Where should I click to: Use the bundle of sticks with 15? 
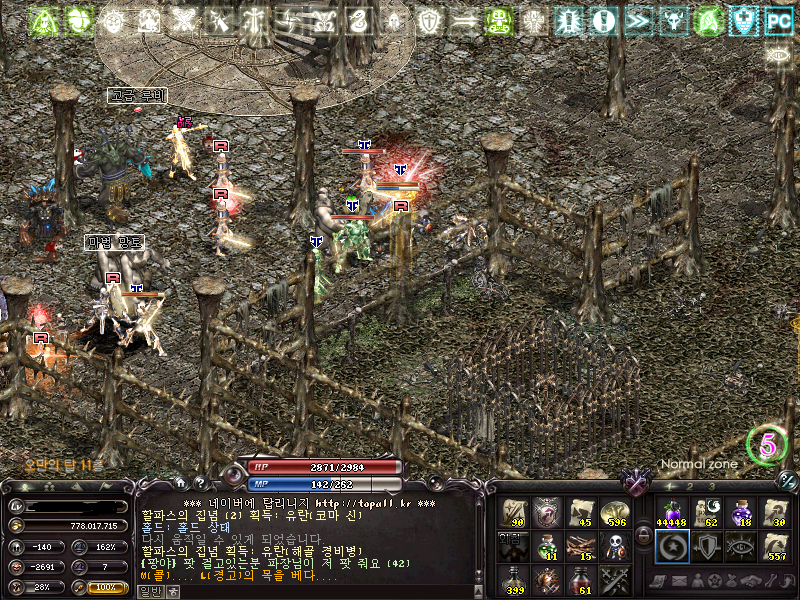click(581, 546)
